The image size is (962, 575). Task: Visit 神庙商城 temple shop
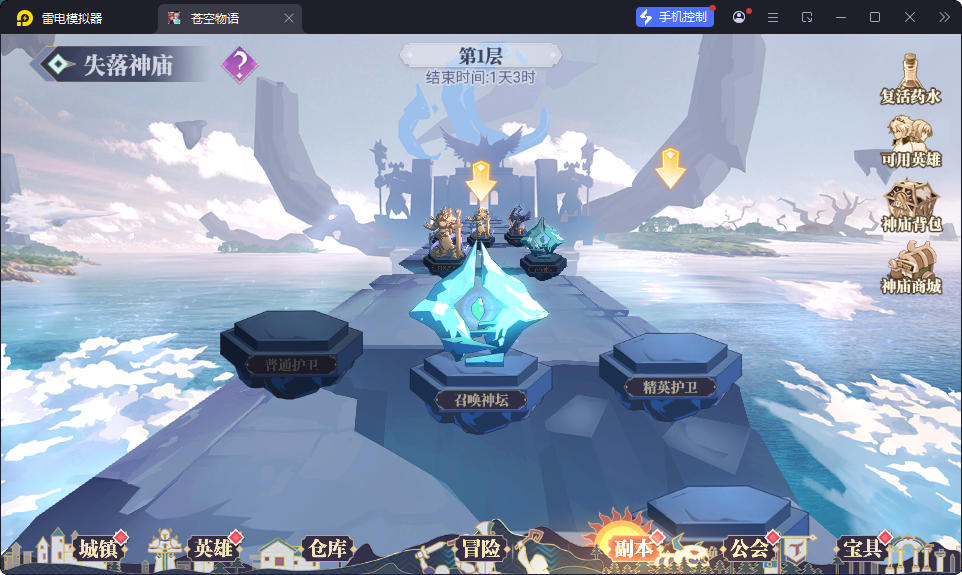[911, 270]
